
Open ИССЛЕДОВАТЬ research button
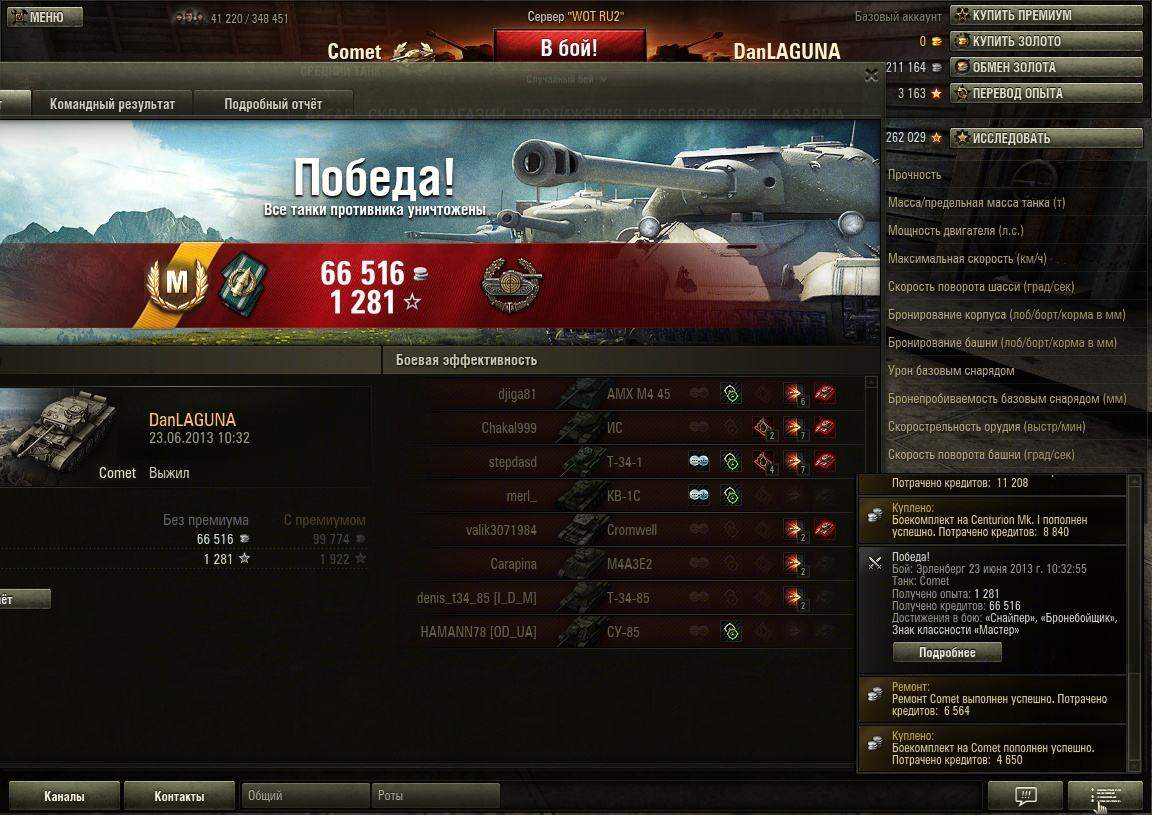[1046, 138]
